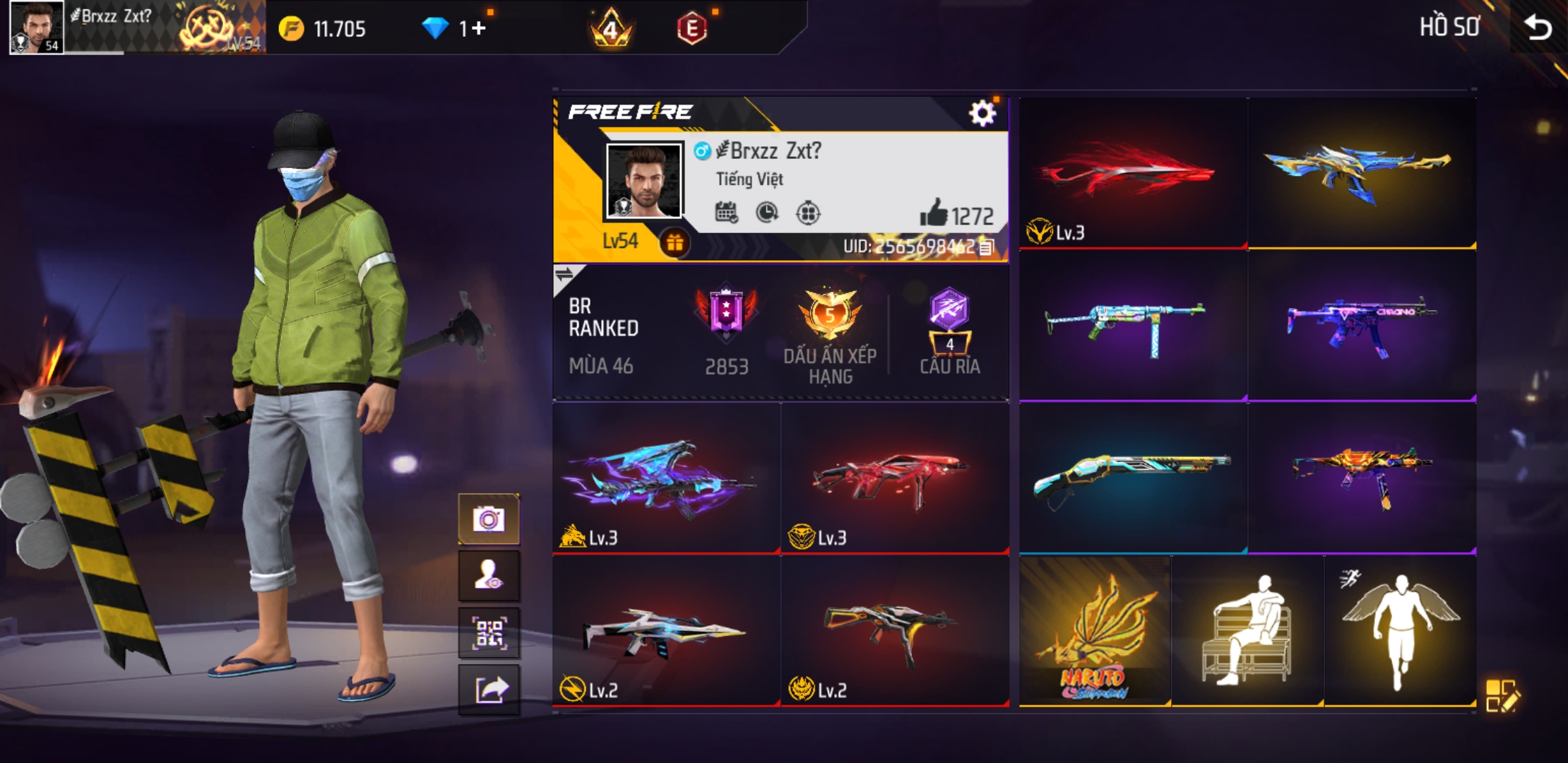1568x763 pixels.
Task: Open the red E badge icon
Action: 691,29
